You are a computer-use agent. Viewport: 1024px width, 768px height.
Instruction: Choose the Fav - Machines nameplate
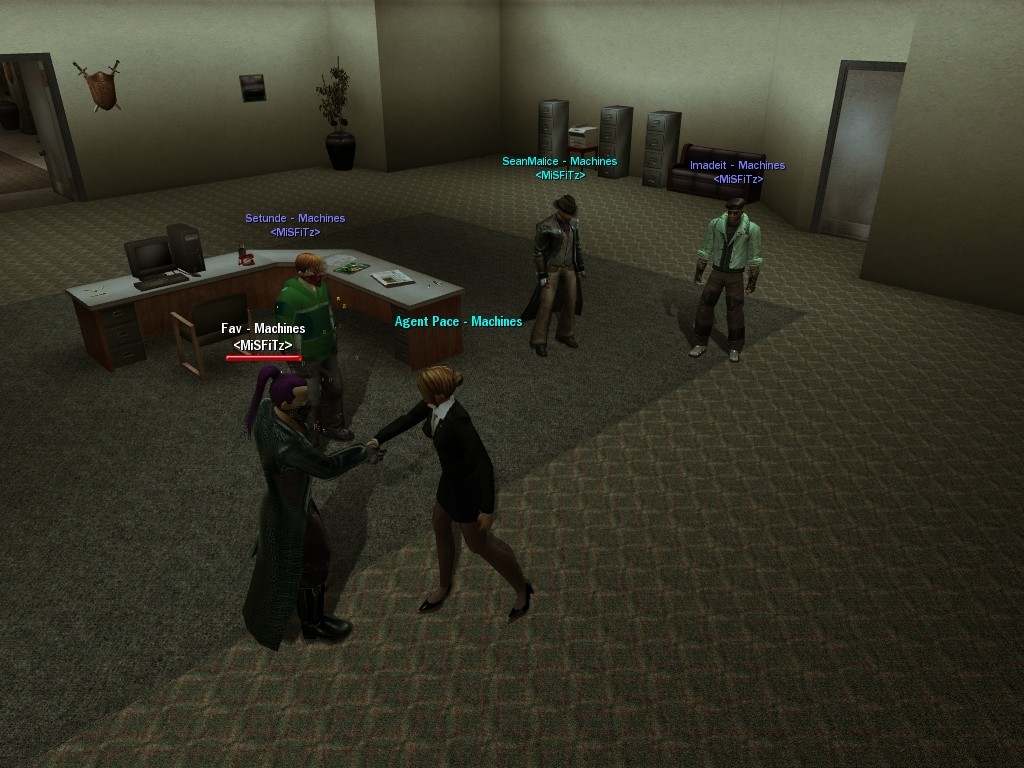pyautogui.click(x=263, y=328)
